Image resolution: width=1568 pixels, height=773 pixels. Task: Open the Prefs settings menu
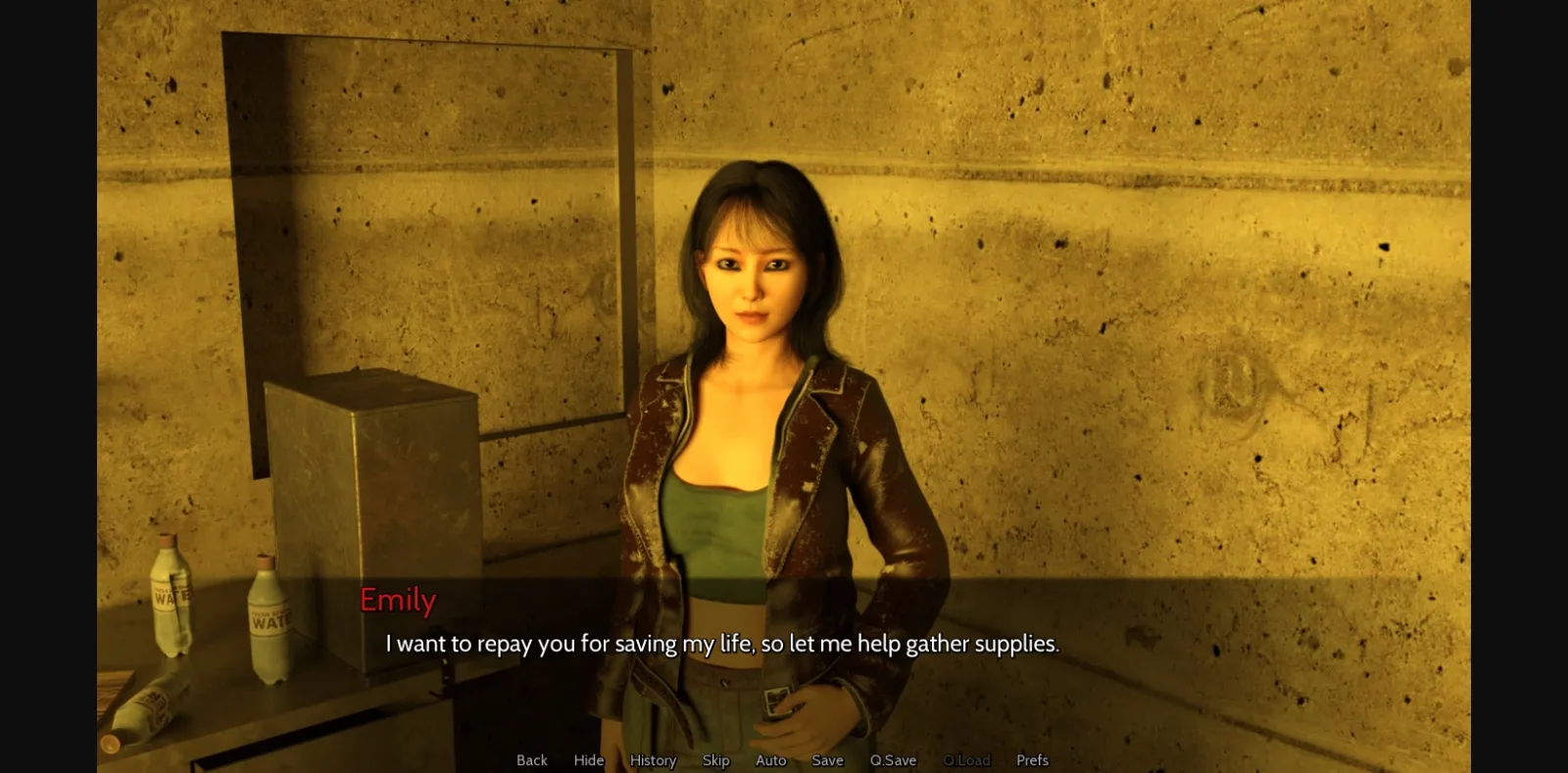pyautogui.click(x=1032, y=760)
